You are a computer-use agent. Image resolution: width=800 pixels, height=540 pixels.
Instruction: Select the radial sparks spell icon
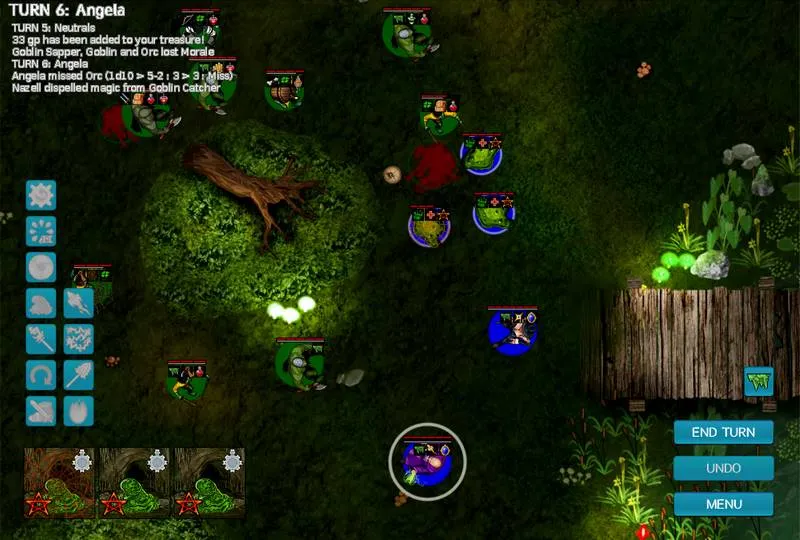click(41, 230)
